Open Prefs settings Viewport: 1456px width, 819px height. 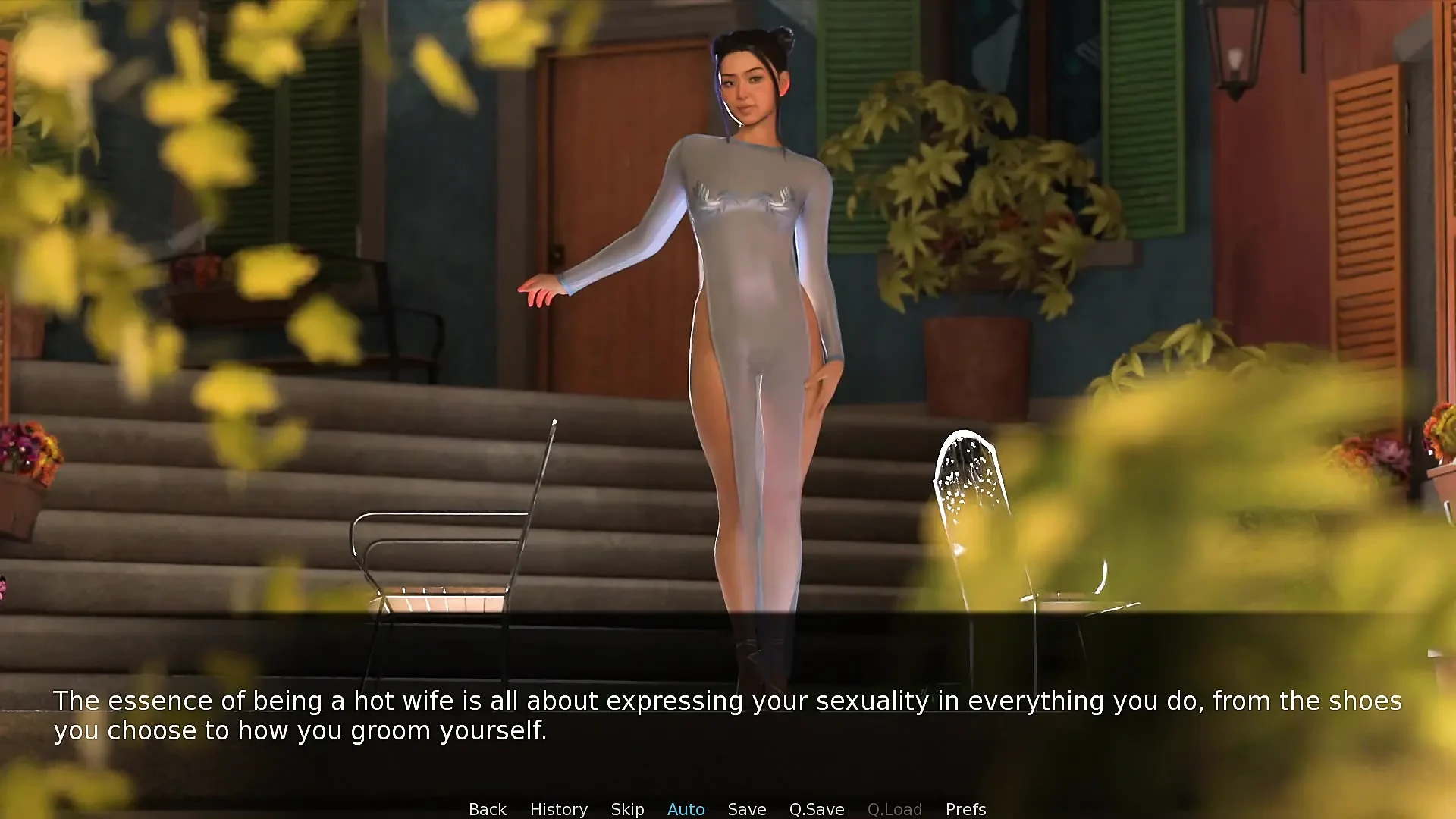965,809
